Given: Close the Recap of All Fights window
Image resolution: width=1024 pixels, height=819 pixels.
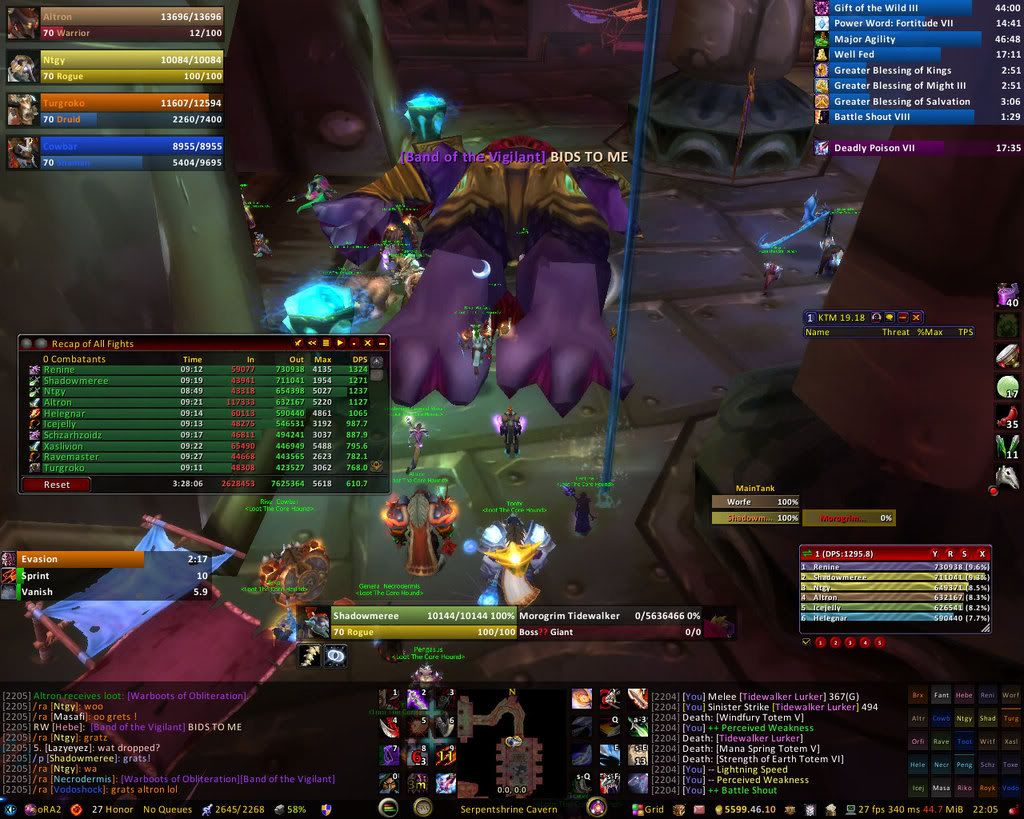Looking at the screenshot, I should click(382, 343).
